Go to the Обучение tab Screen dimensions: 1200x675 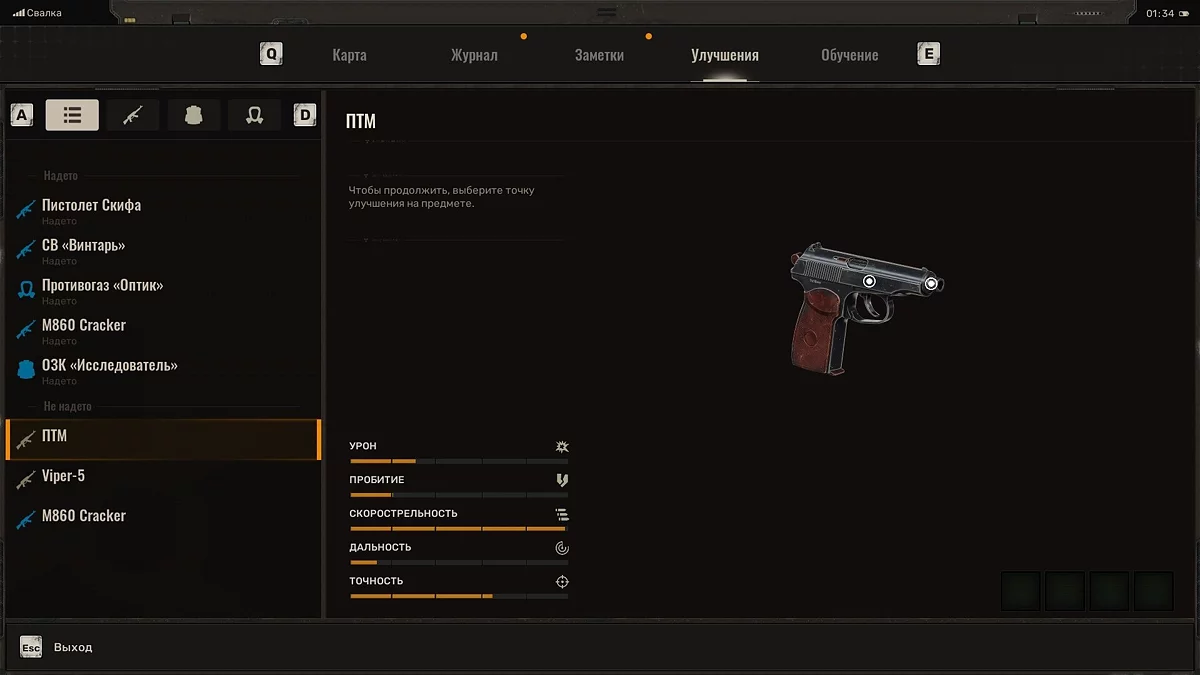(x=849, y=55)
